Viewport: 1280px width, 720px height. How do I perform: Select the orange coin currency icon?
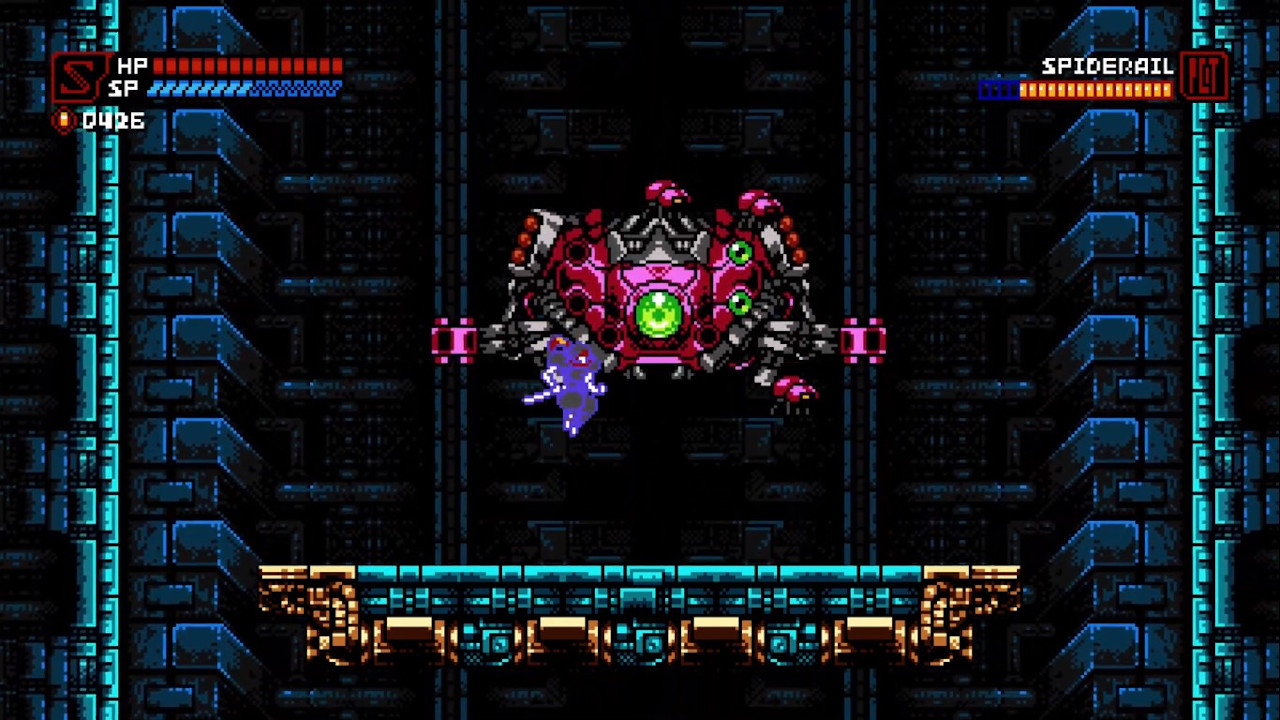(x=62, y=120)
